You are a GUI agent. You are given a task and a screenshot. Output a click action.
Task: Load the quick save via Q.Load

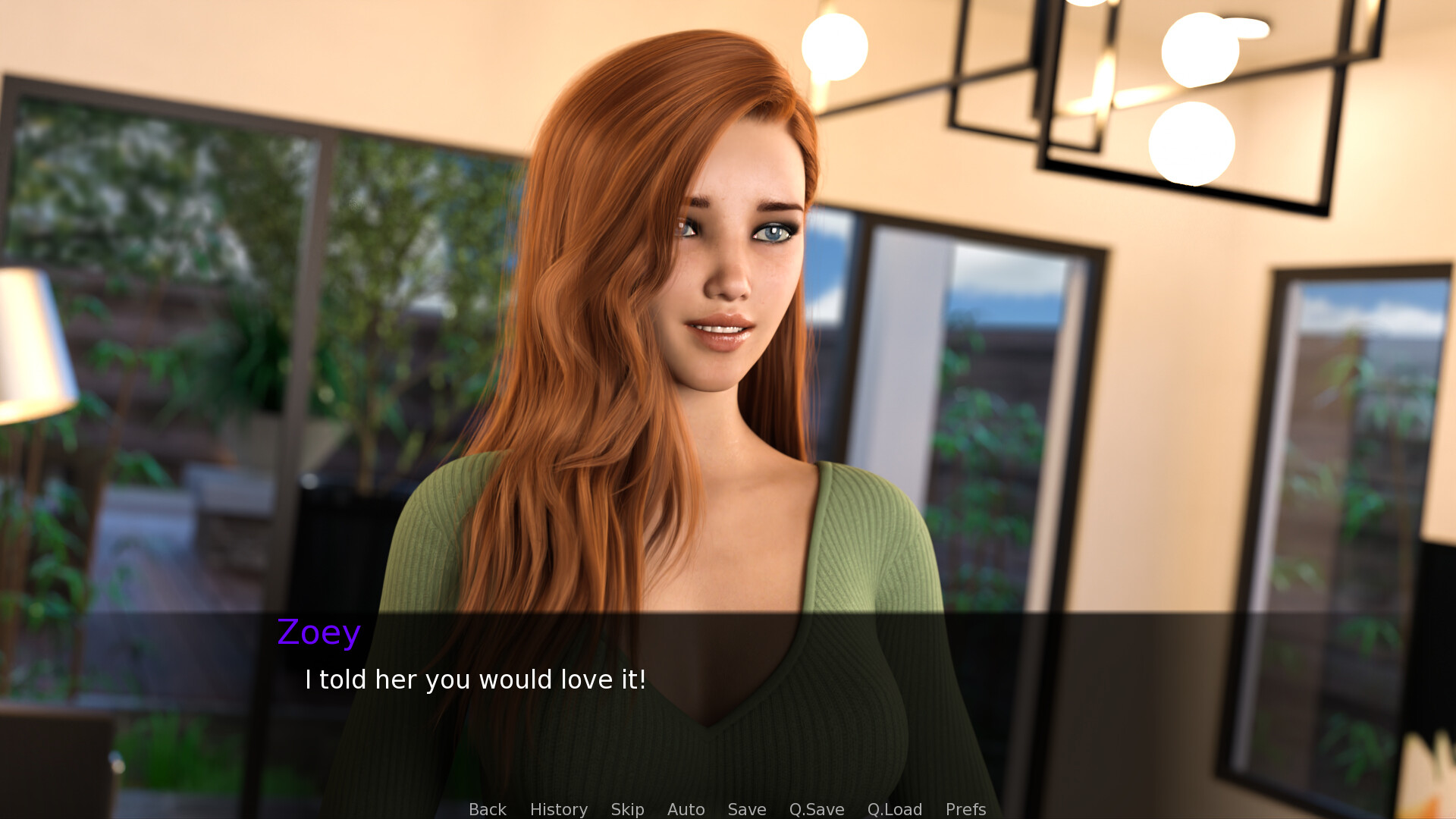click(x=895, y=809)
